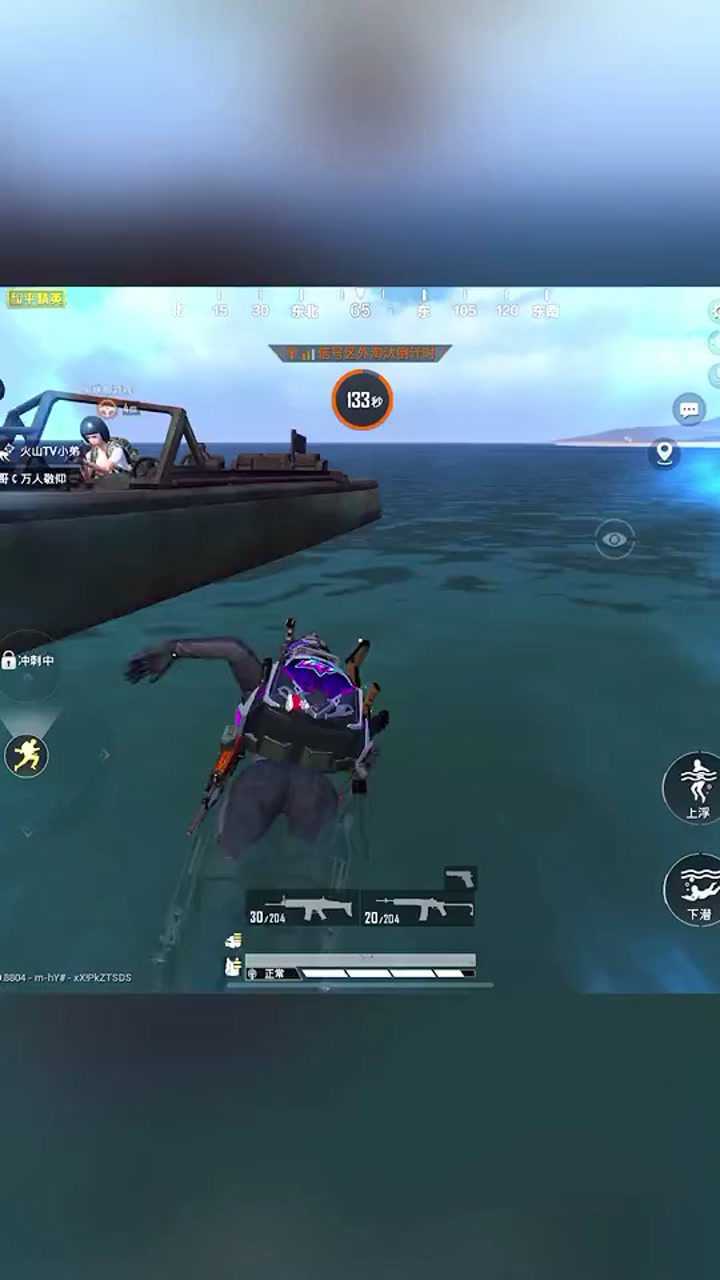Equip the pistol sidearm slot
Image resolution: width=720 pixels, height=1280 pixels.
(460, 877)
